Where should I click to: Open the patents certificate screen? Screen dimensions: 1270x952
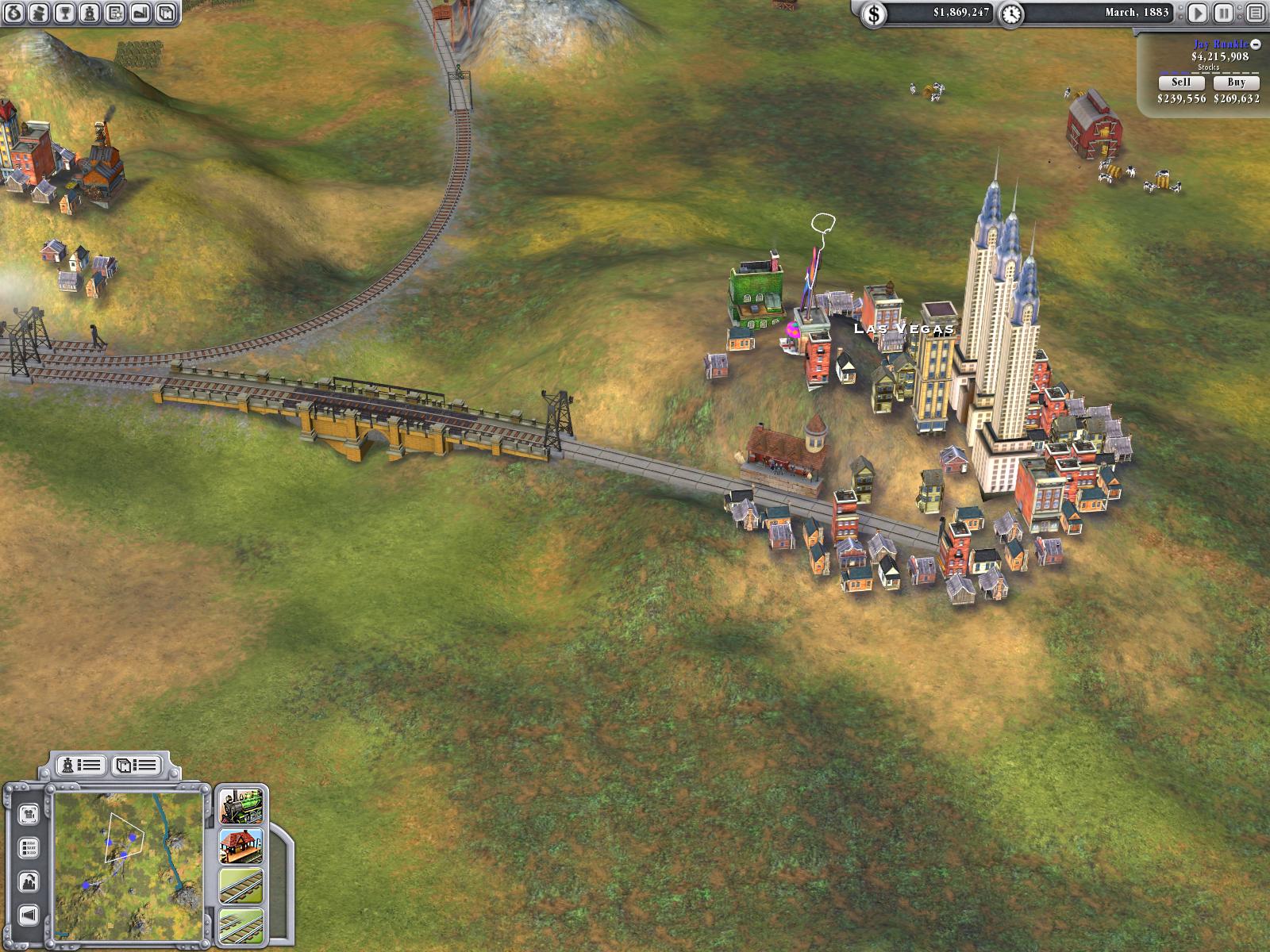[x=115, y=13]
